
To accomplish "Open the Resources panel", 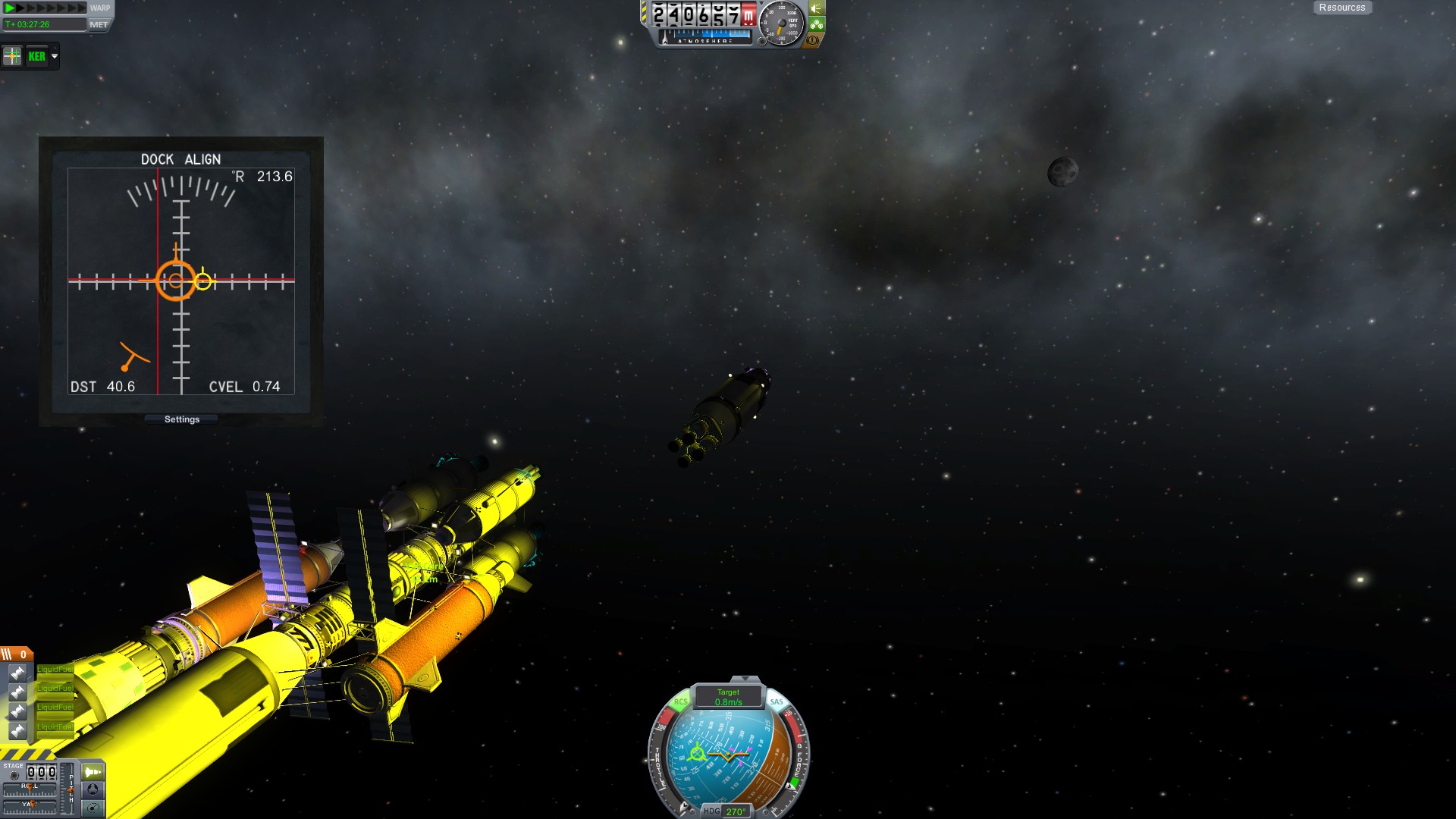I will 1341,8.
